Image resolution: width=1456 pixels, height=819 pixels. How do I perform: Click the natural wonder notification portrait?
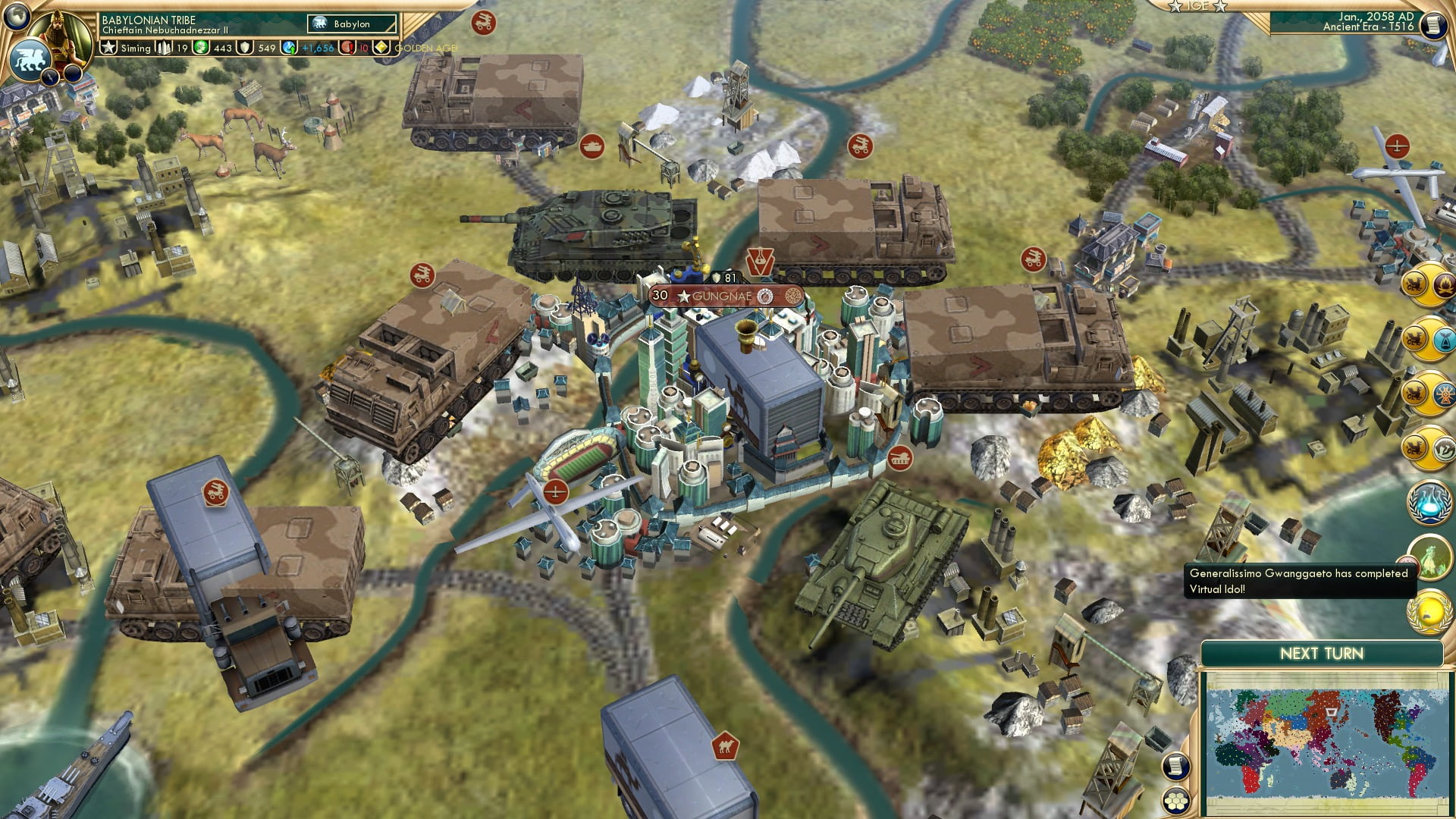1432,559
